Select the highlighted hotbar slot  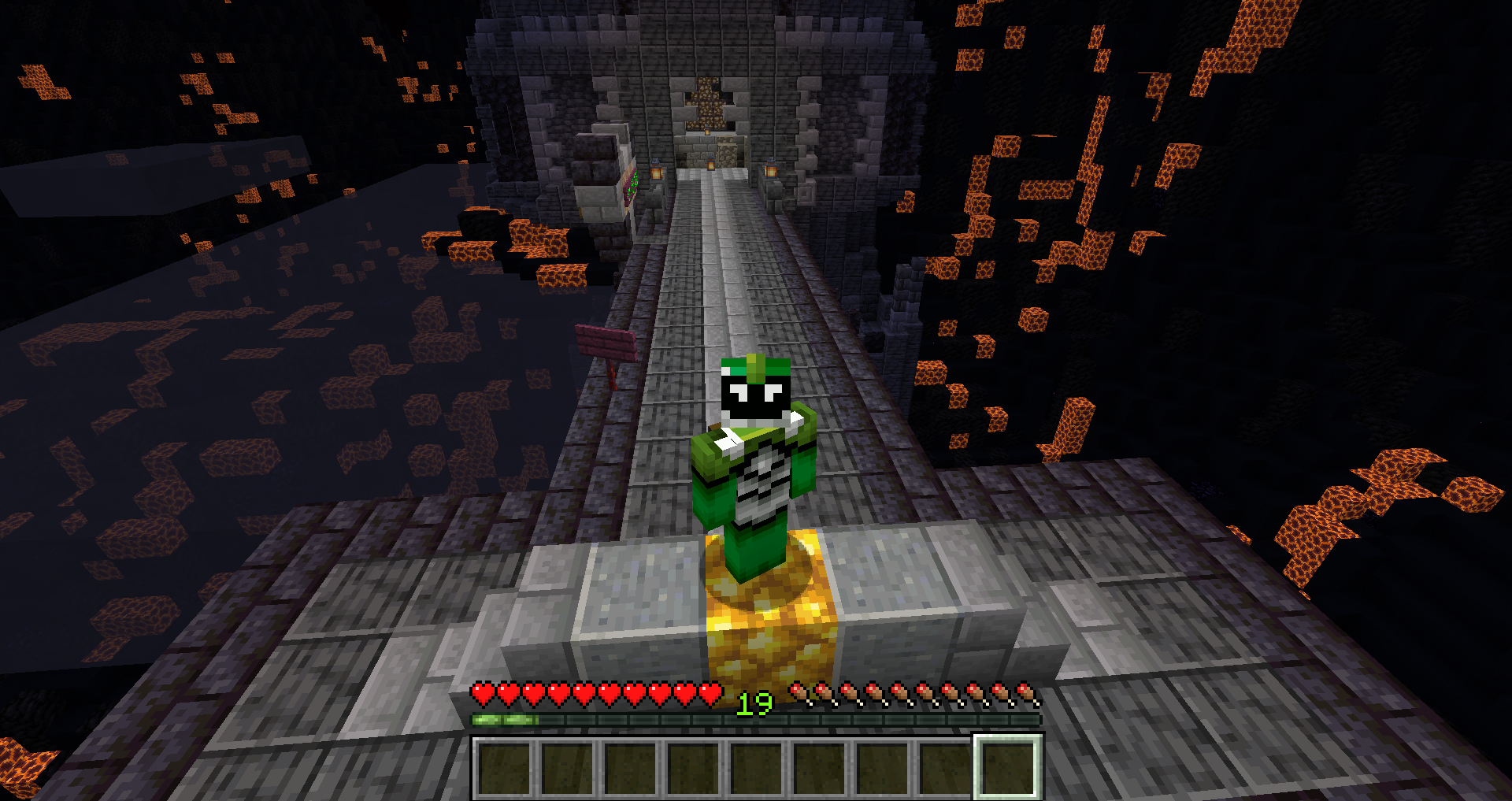point(1008,767)
